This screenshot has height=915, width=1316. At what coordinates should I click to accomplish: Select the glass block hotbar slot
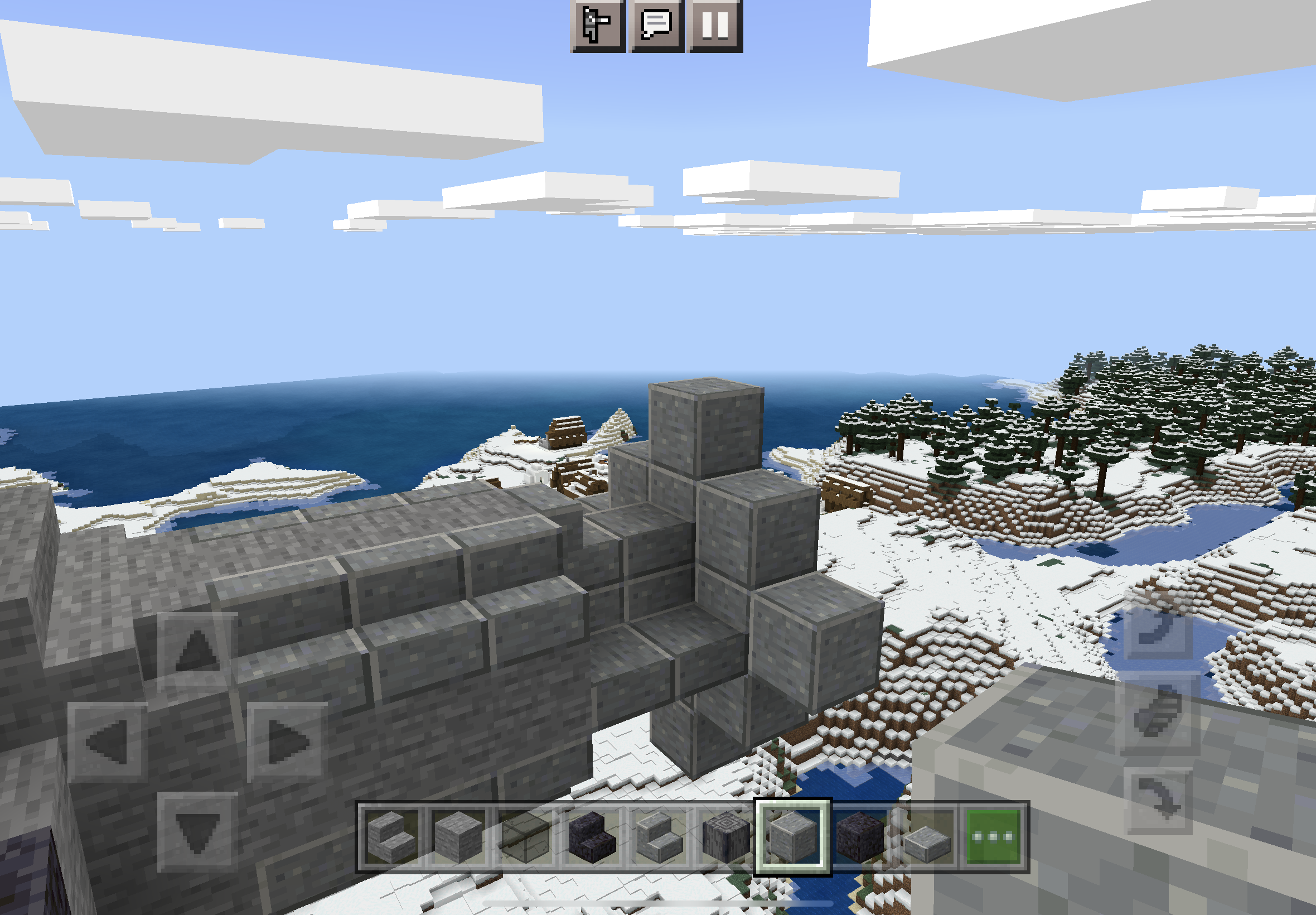point(525,837)
